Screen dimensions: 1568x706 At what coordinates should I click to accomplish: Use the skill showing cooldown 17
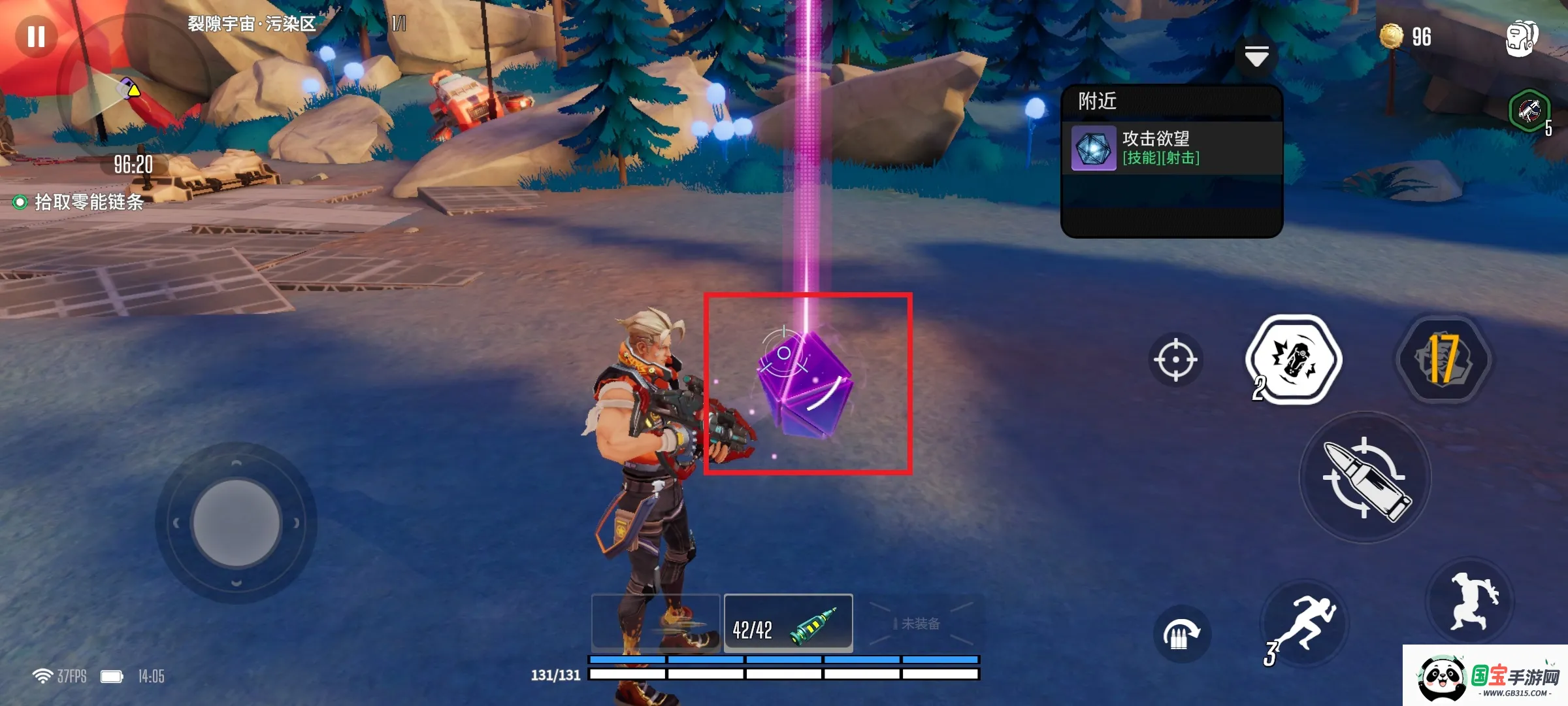1444,360
